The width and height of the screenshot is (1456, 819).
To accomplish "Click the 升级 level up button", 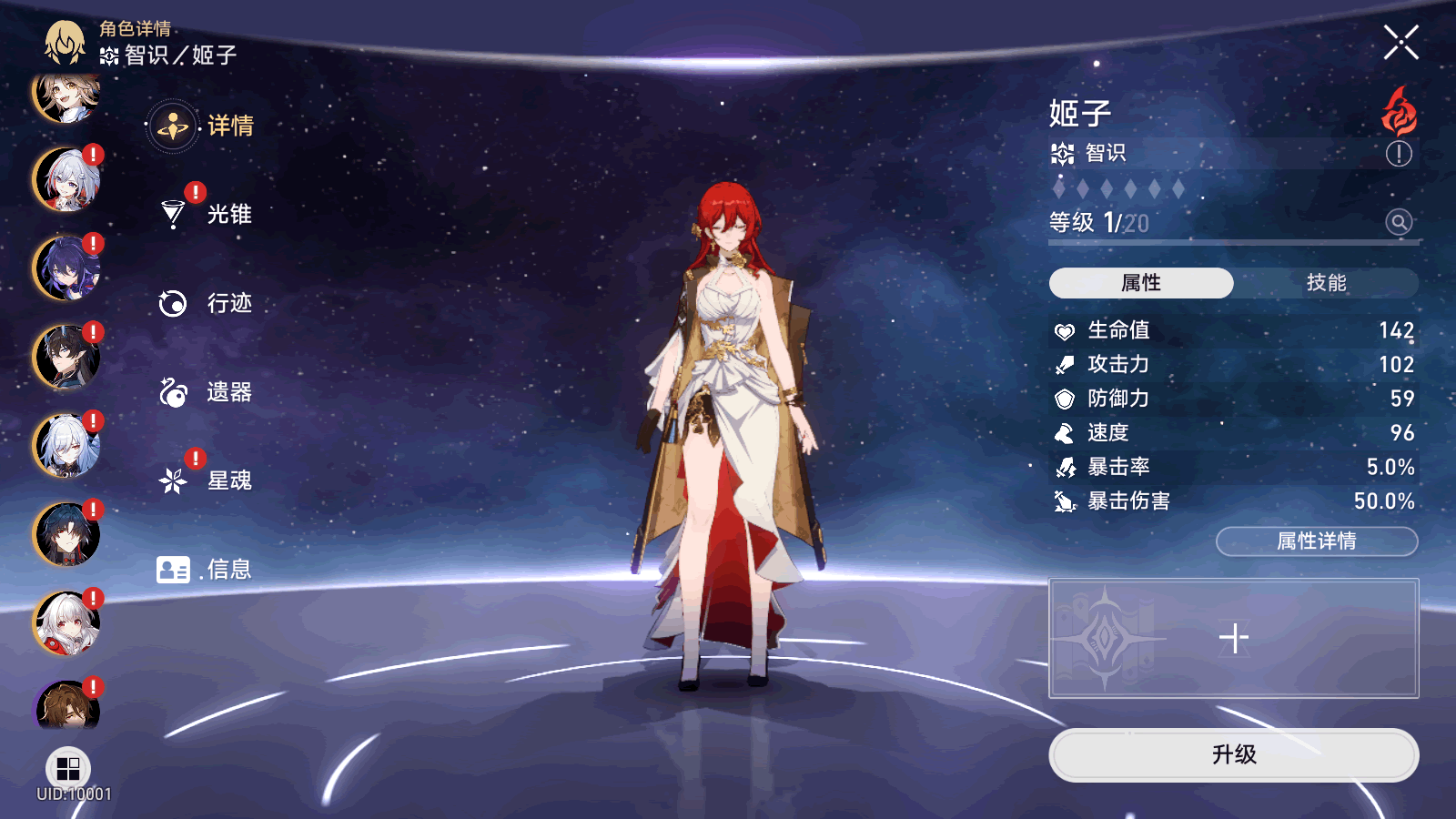I will point(1233,754).
